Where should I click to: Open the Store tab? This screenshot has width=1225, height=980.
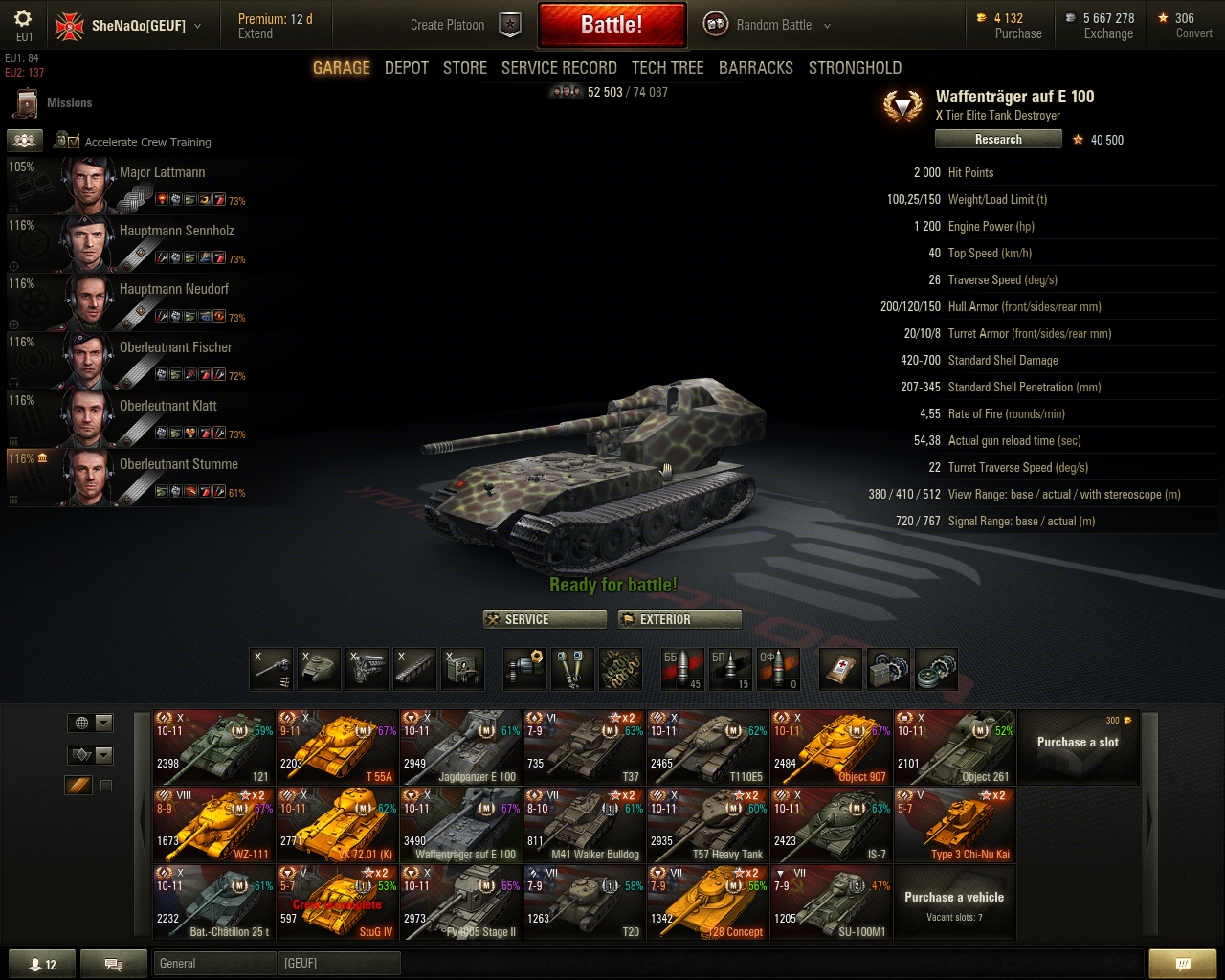point(465,68)
